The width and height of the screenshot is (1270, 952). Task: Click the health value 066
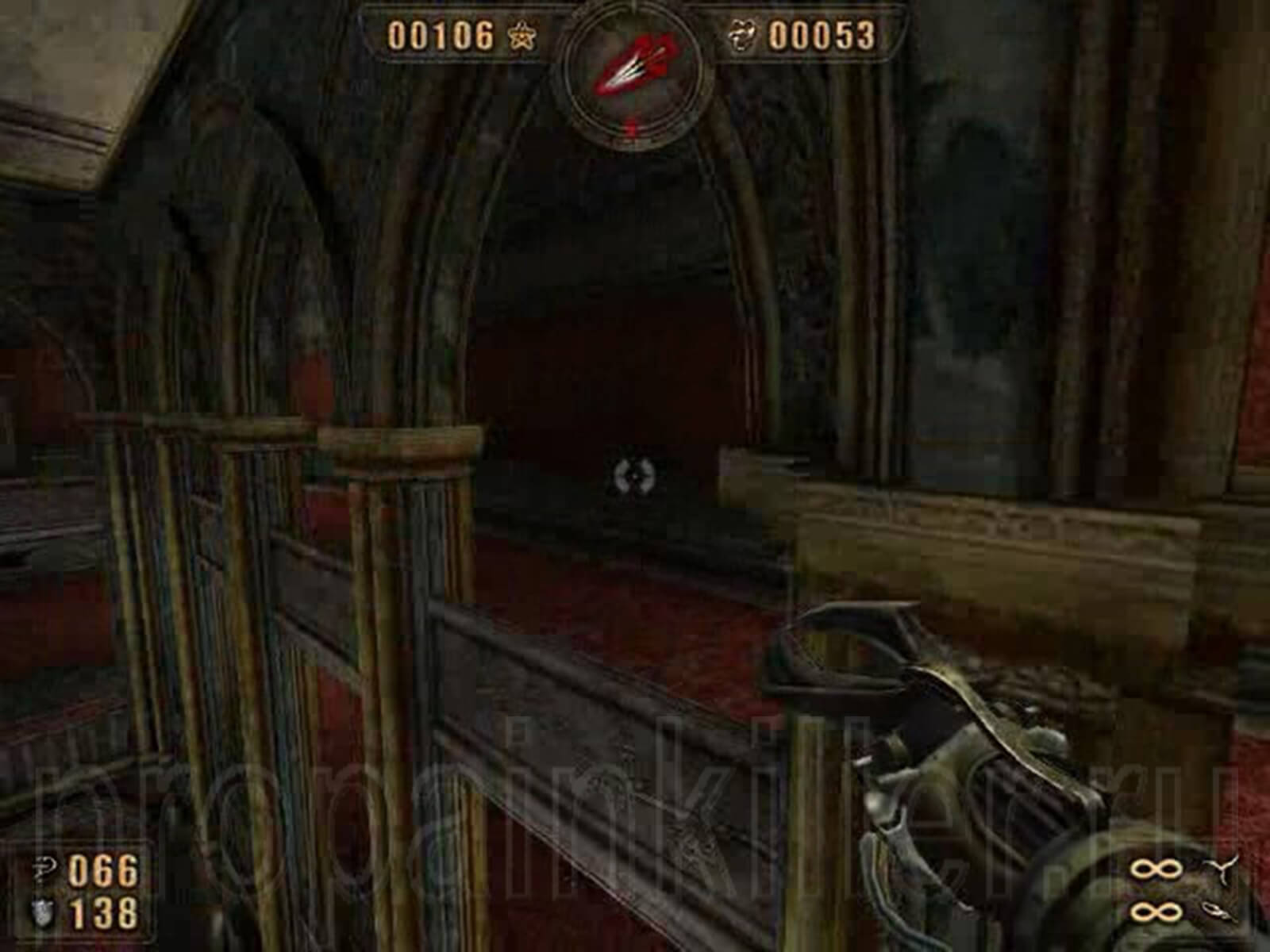pos(102,869)
